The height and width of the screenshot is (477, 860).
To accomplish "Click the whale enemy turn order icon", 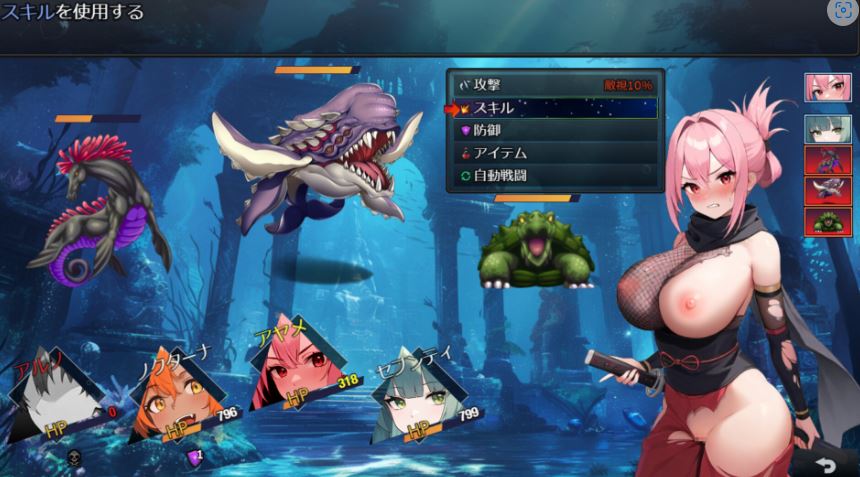I will [828, 191].
